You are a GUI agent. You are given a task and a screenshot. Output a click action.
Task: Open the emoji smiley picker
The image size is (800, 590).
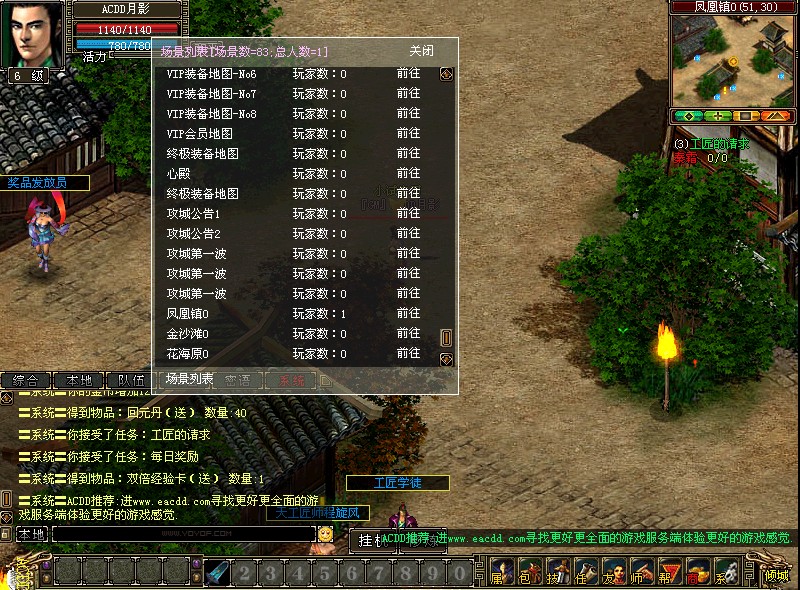[x=326, y=535]
